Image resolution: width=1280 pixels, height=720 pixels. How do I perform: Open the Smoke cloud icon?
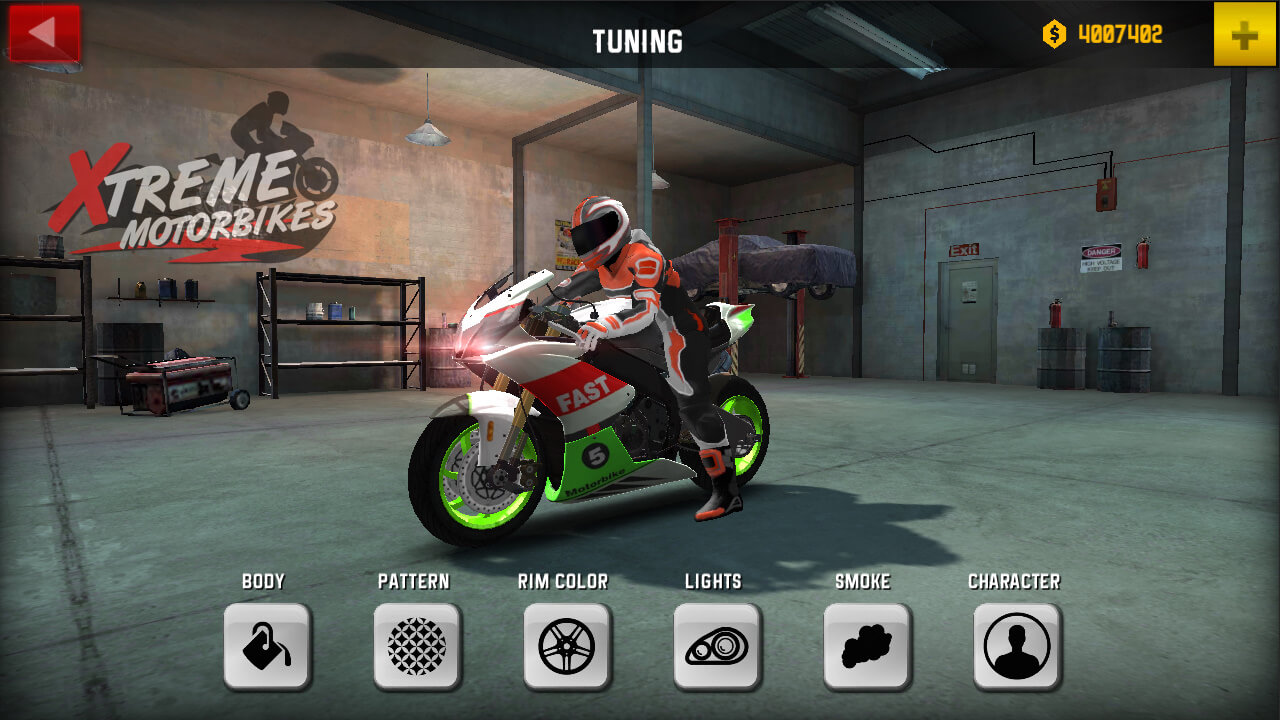(x=865, y=645)
